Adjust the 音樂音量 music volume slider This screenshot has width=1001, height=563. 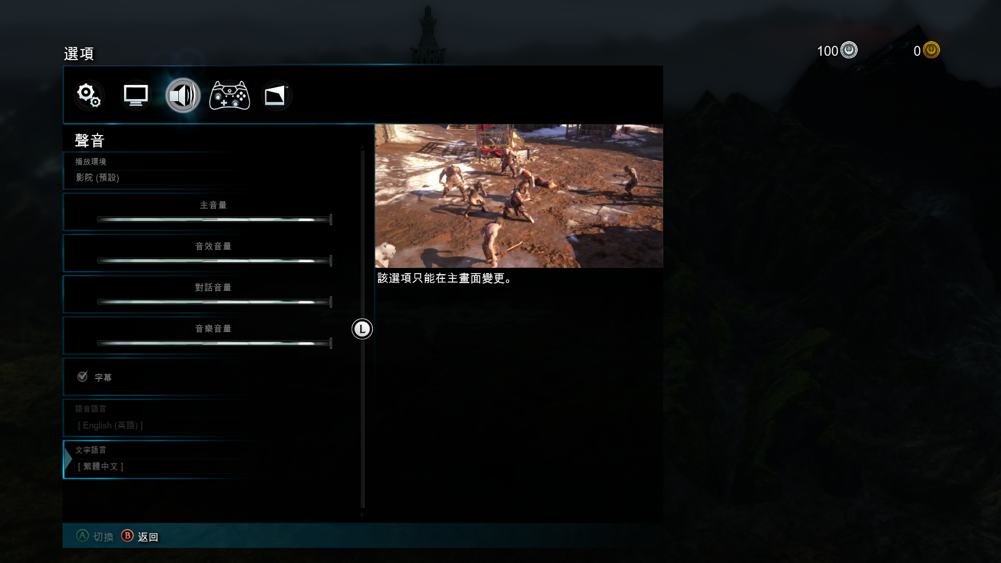tap(213, 342)
